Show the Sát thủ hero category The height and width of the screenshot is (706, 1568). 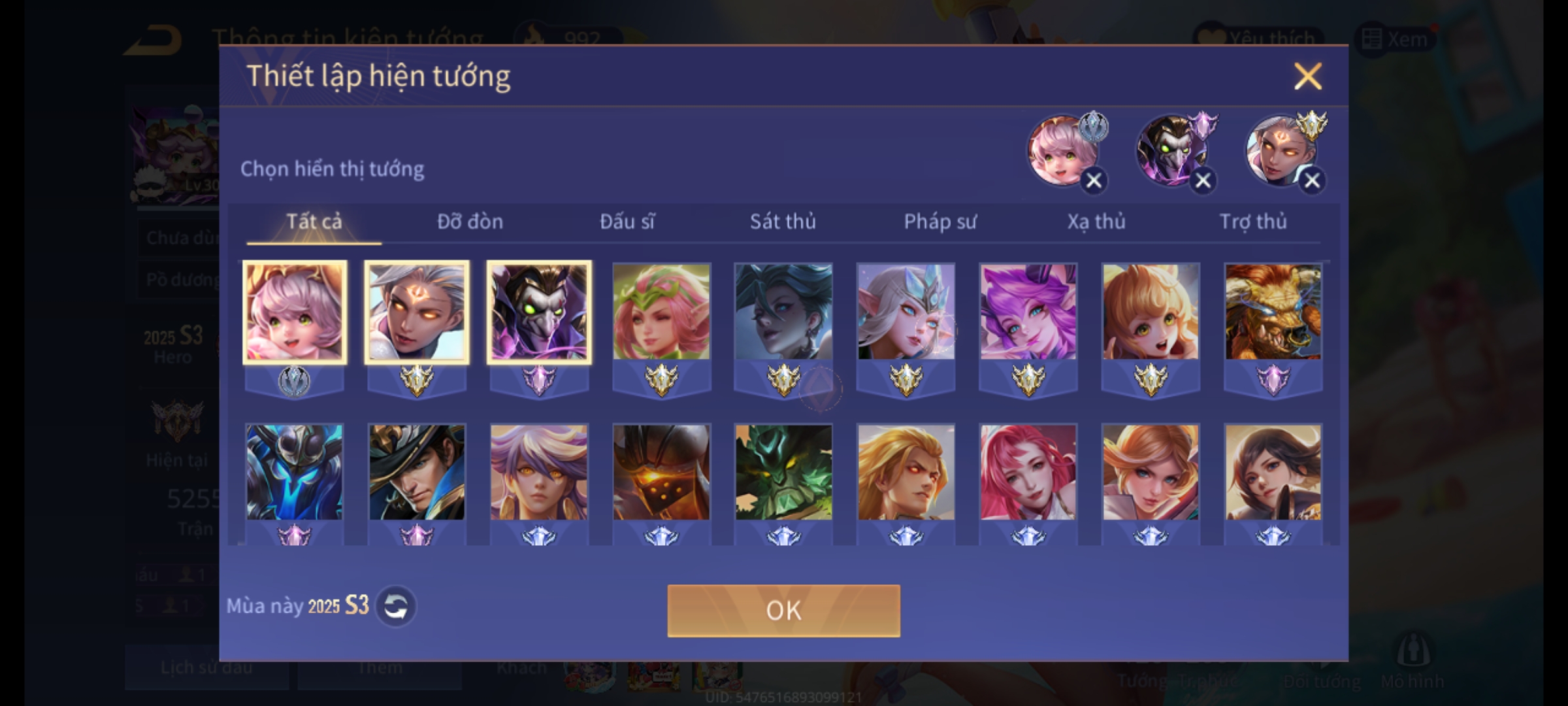[x=783, y=222]
